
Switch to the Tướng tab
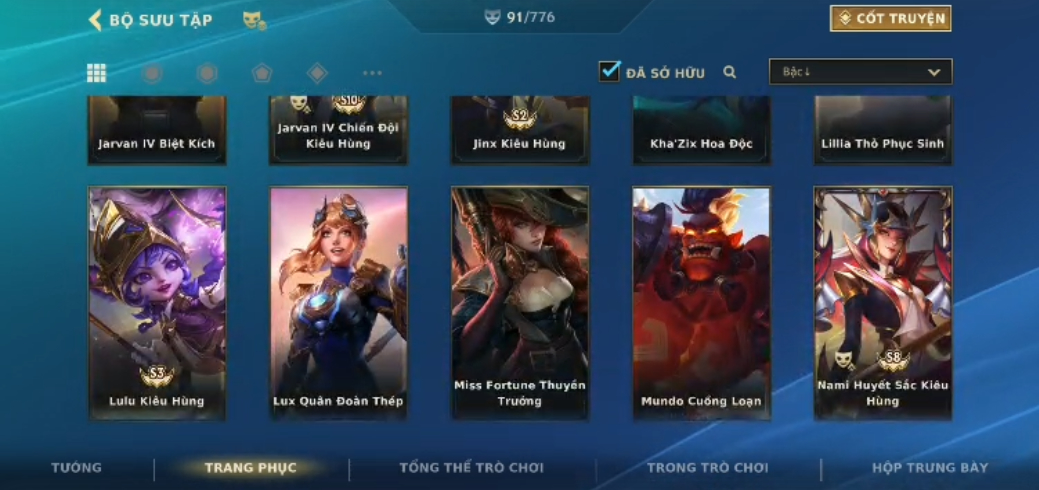pyautogui.click(x=76, y=468)
